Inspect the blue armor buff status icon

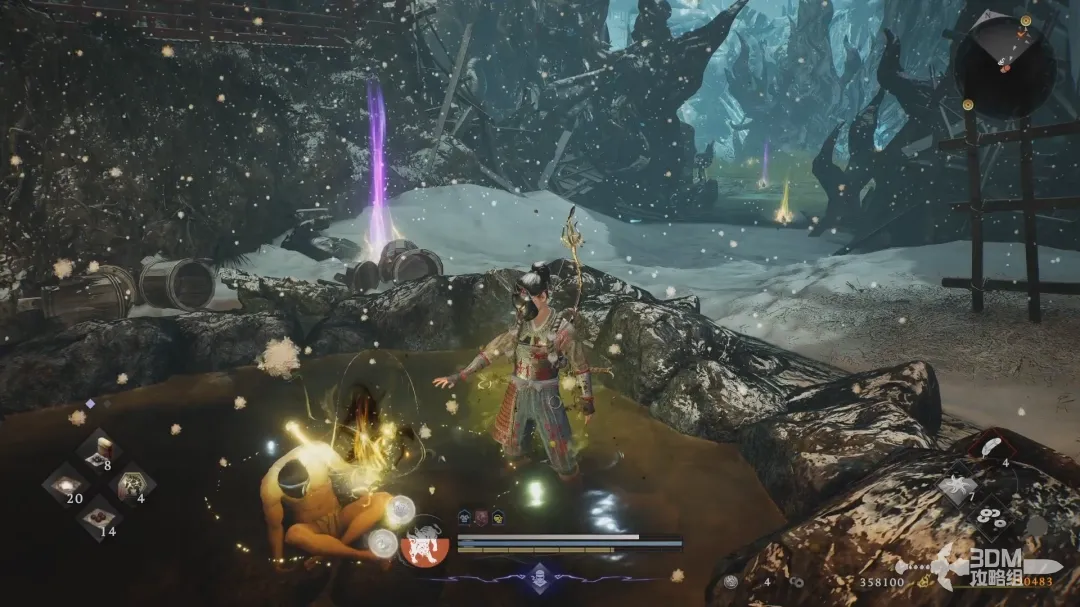(x=466, y=517)
